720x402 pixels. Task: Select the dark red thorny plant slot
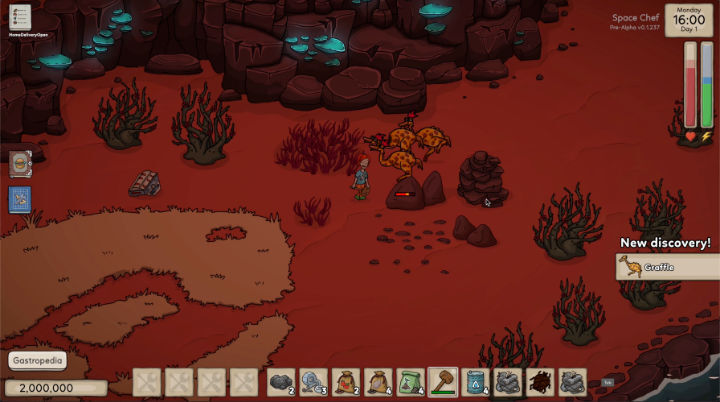tap(540, 382)
